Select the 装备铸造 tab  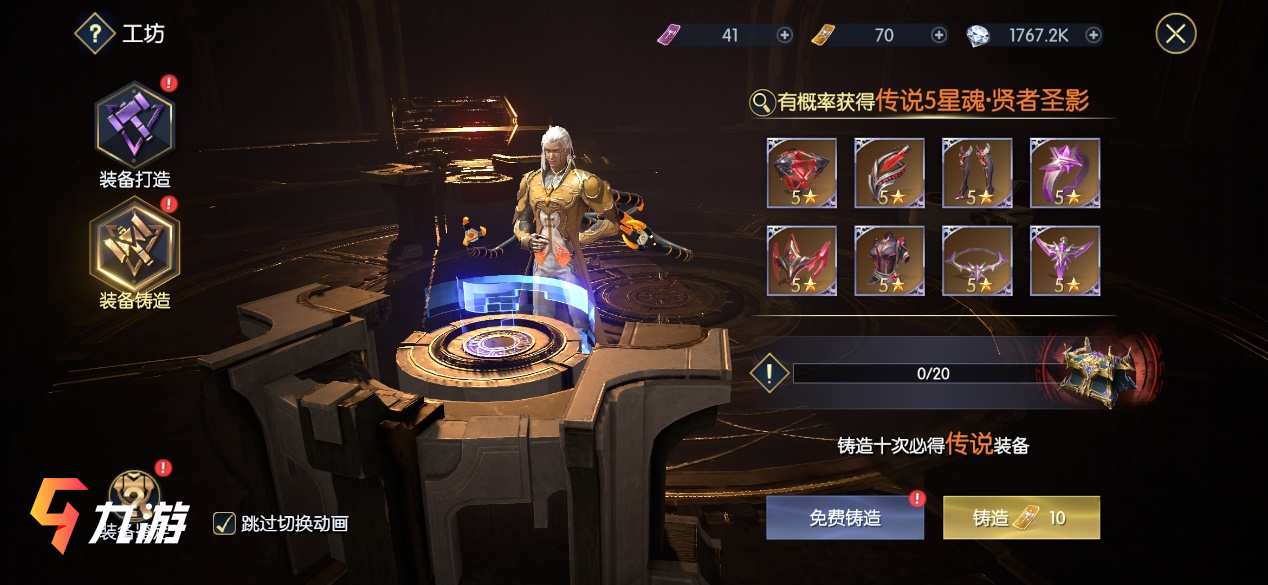(134, 244)
